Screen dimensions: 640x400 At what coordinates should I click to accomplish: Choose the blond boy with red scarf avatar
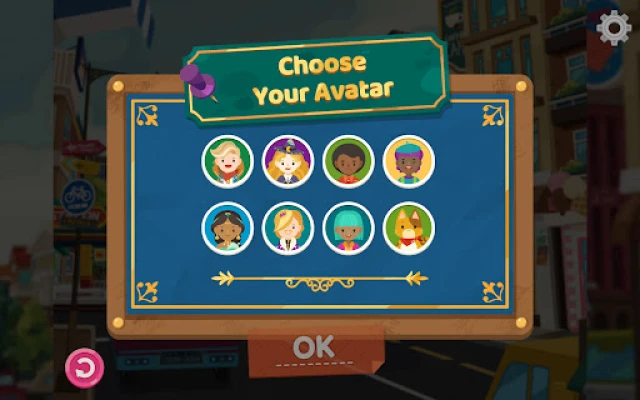coord(228,161)
